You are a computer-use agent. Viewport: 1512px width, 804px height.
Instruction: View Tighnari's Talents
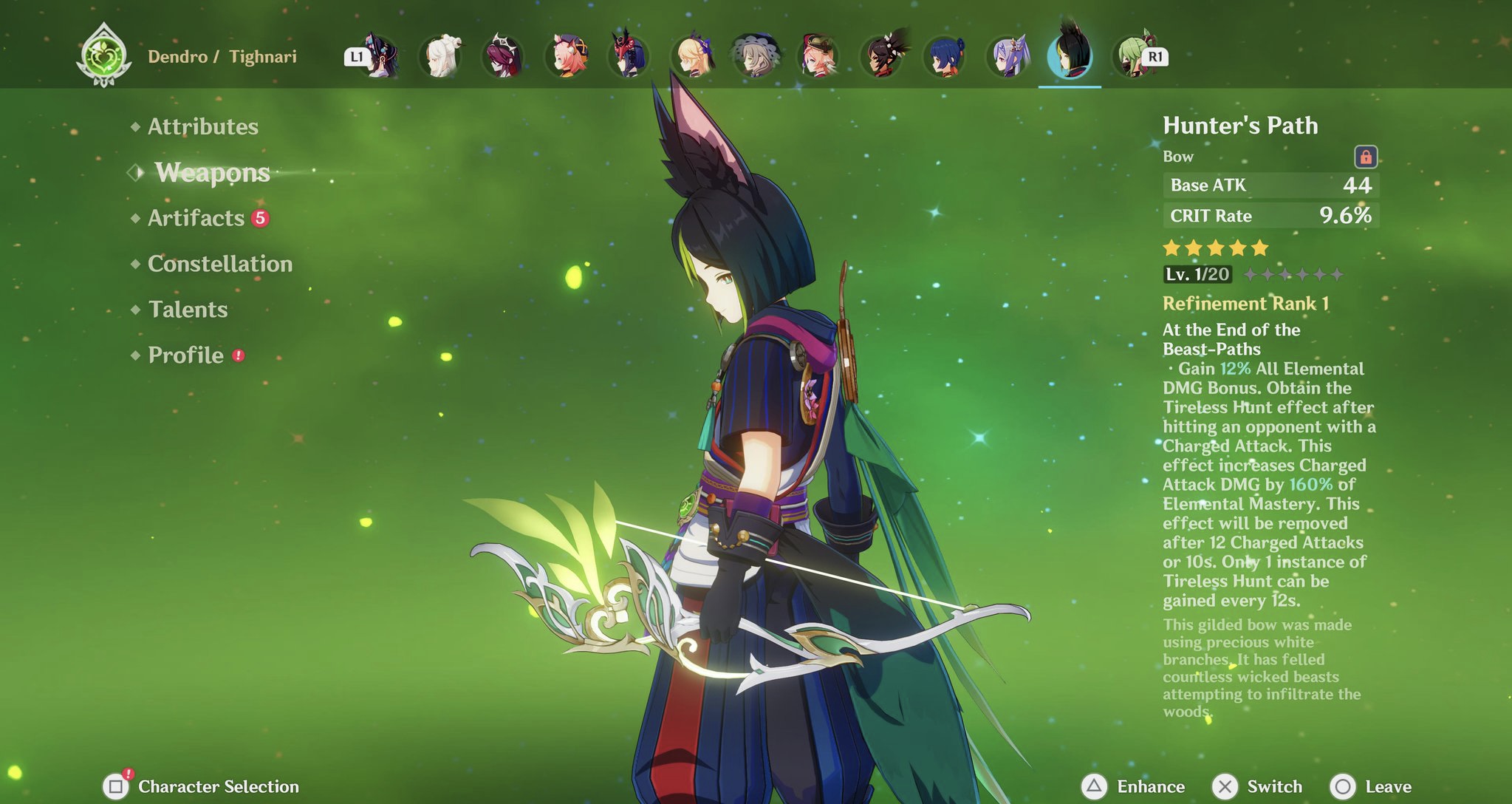click(x=188, y=310)
